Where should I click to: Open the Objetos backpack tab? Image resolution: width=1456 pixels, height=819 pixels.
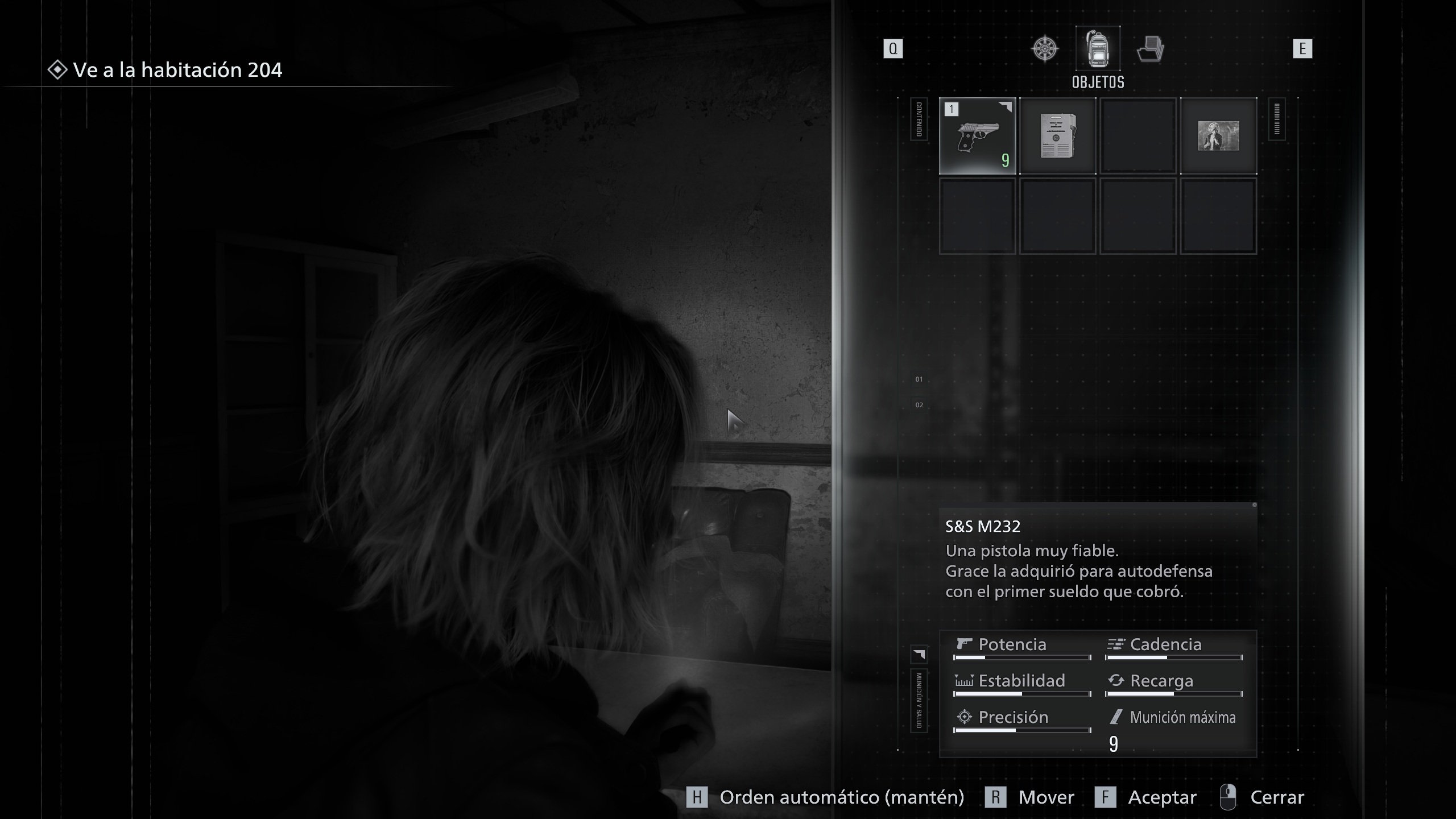pos(1098,49)
